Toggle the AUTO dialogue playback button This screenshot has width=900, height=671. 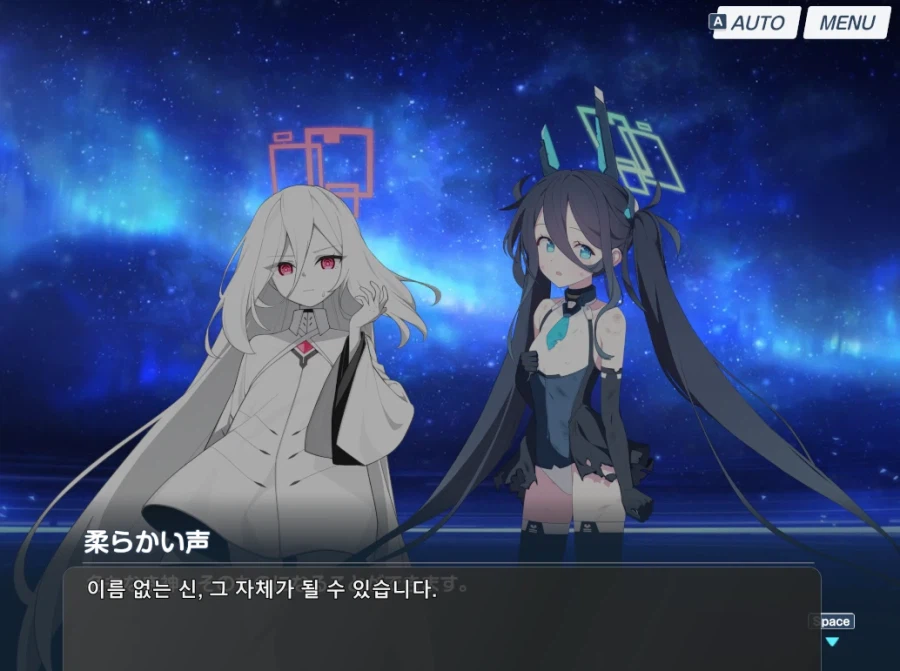click(x=756, y=23)
